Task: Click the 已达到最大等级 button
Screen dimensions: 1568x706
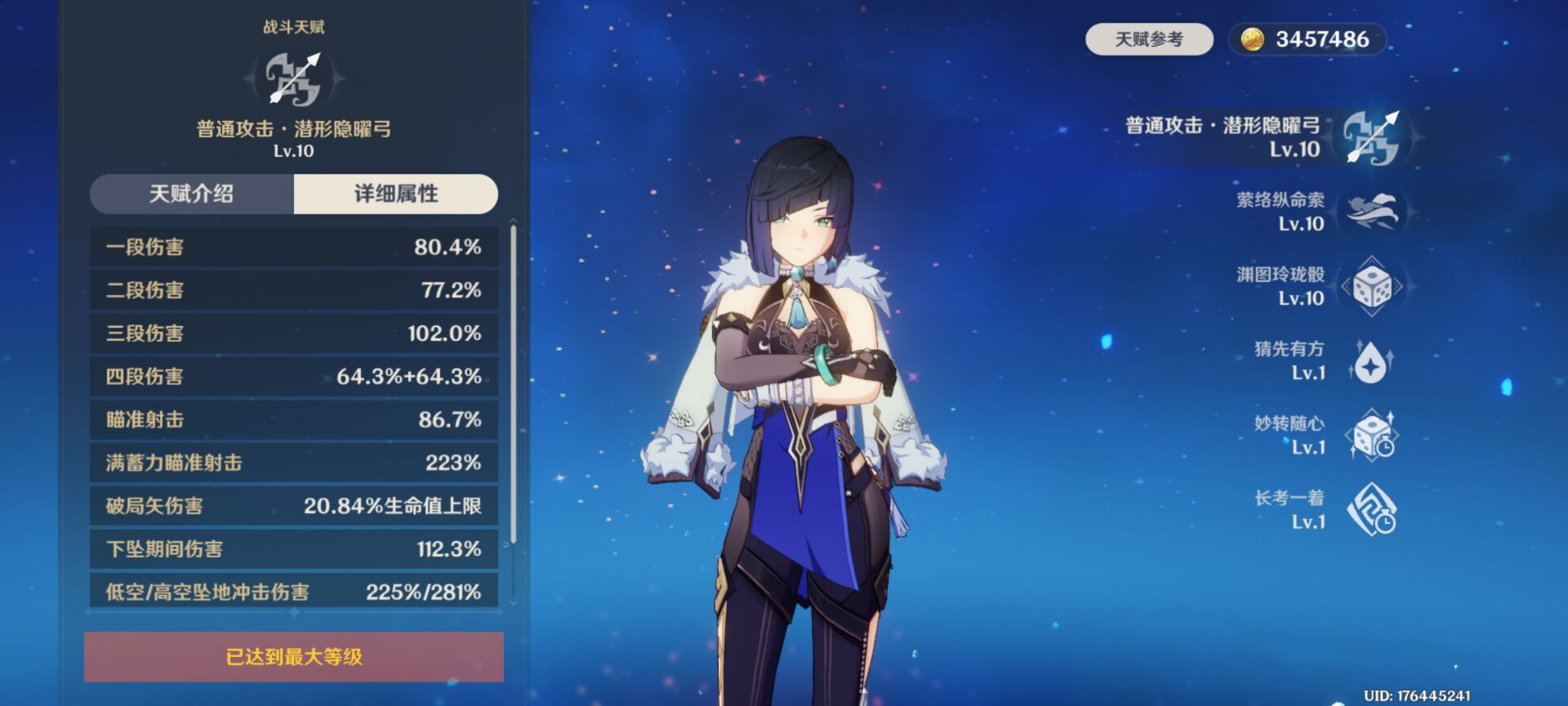Action: [x=294, y=656]
